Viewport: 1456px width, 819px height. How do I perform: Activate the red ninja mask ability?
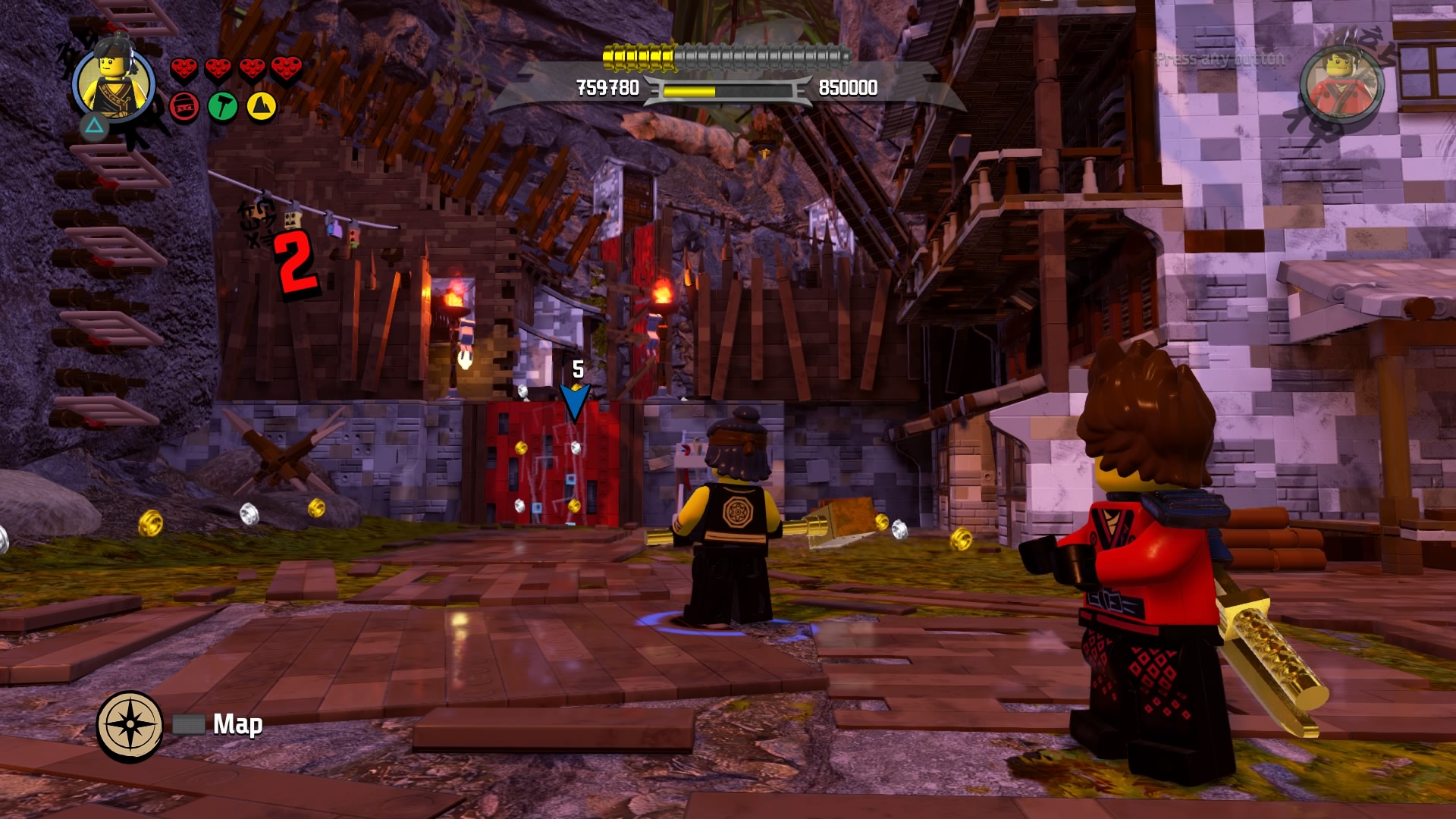[184, 107]
